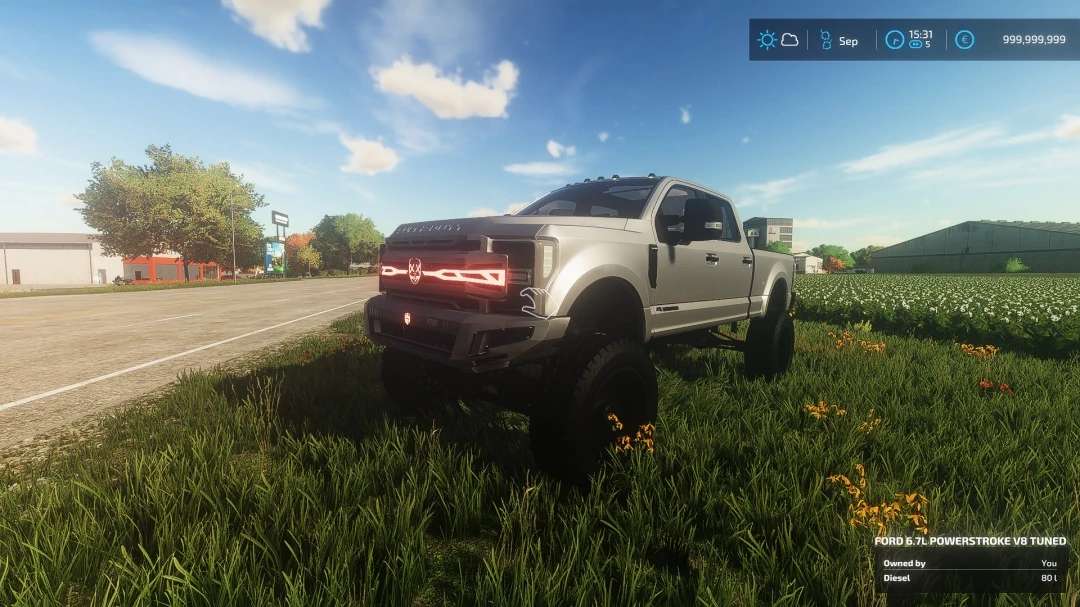Click the clock icon in the HUD
The image size is (1080, 607).
click(895, 40)
